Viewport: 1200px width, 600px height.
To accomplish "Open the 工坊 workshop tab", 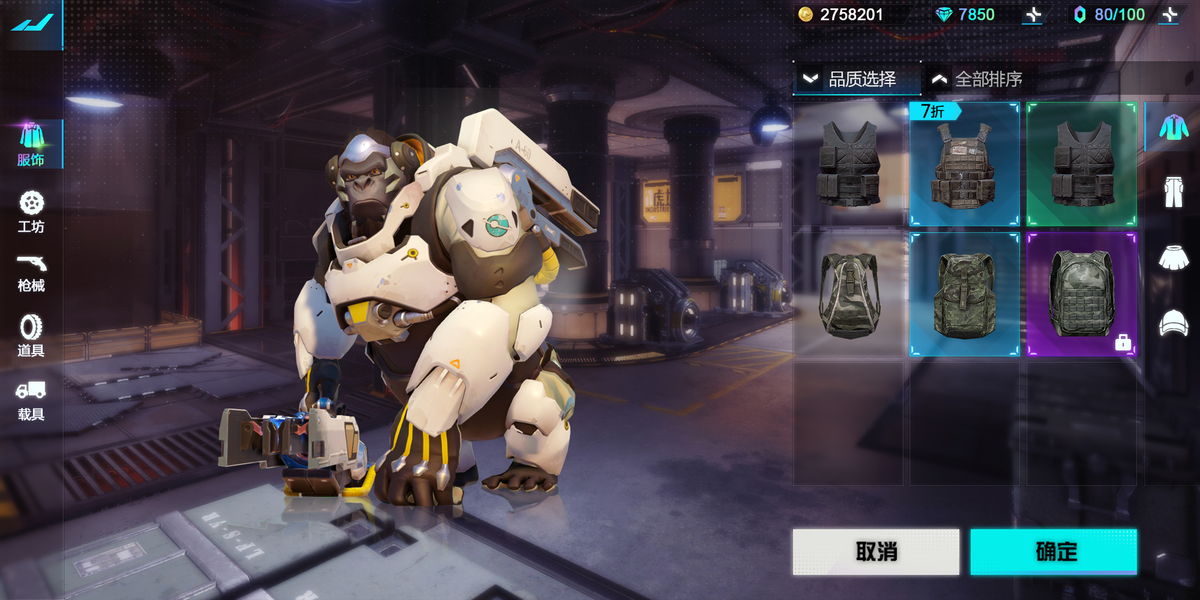I will [31, 212].
